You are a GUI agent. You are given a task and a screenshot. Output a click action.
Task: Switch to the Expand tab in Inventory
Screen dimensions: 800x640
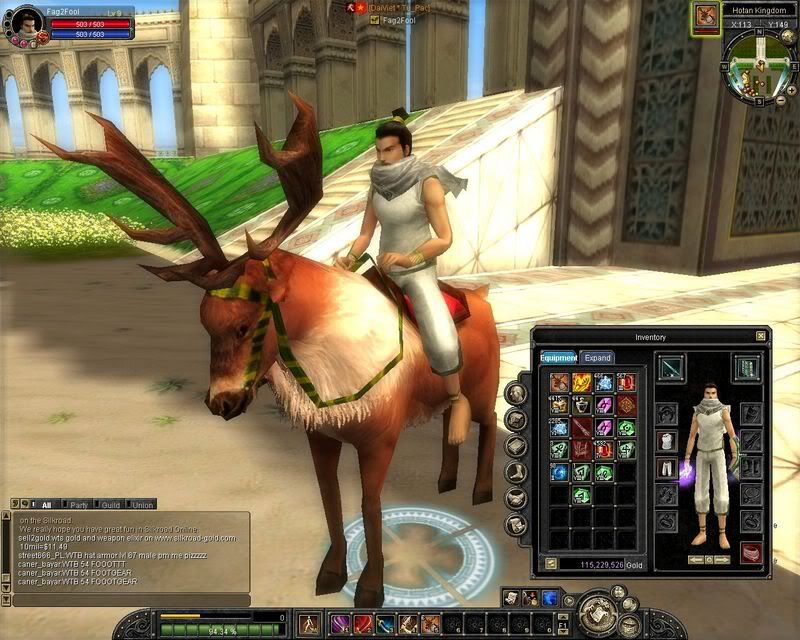597,357
